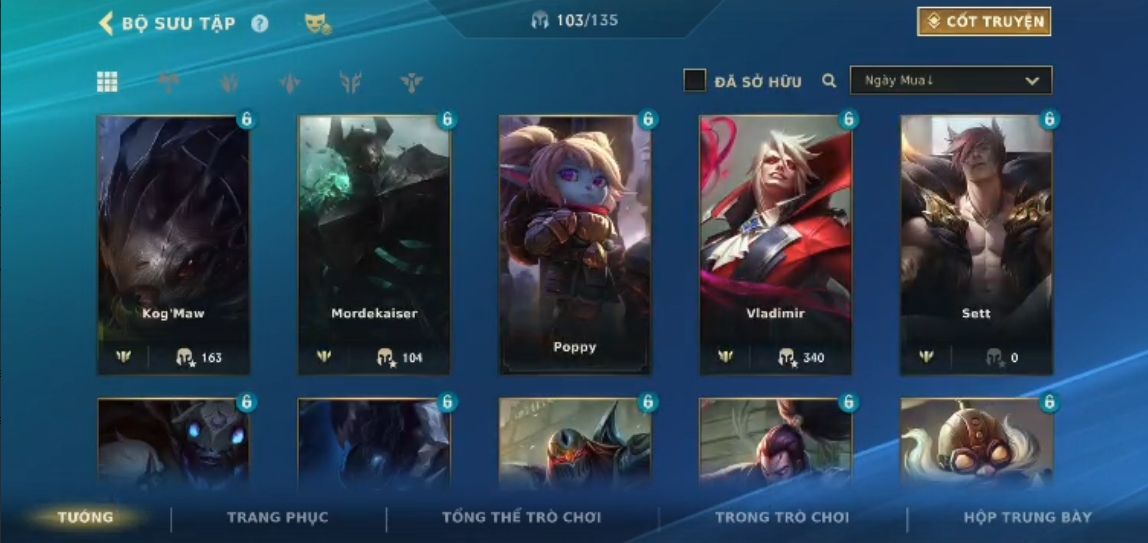
Task: Show the Trong Trò Chơi tab
Action: (781, 517)
